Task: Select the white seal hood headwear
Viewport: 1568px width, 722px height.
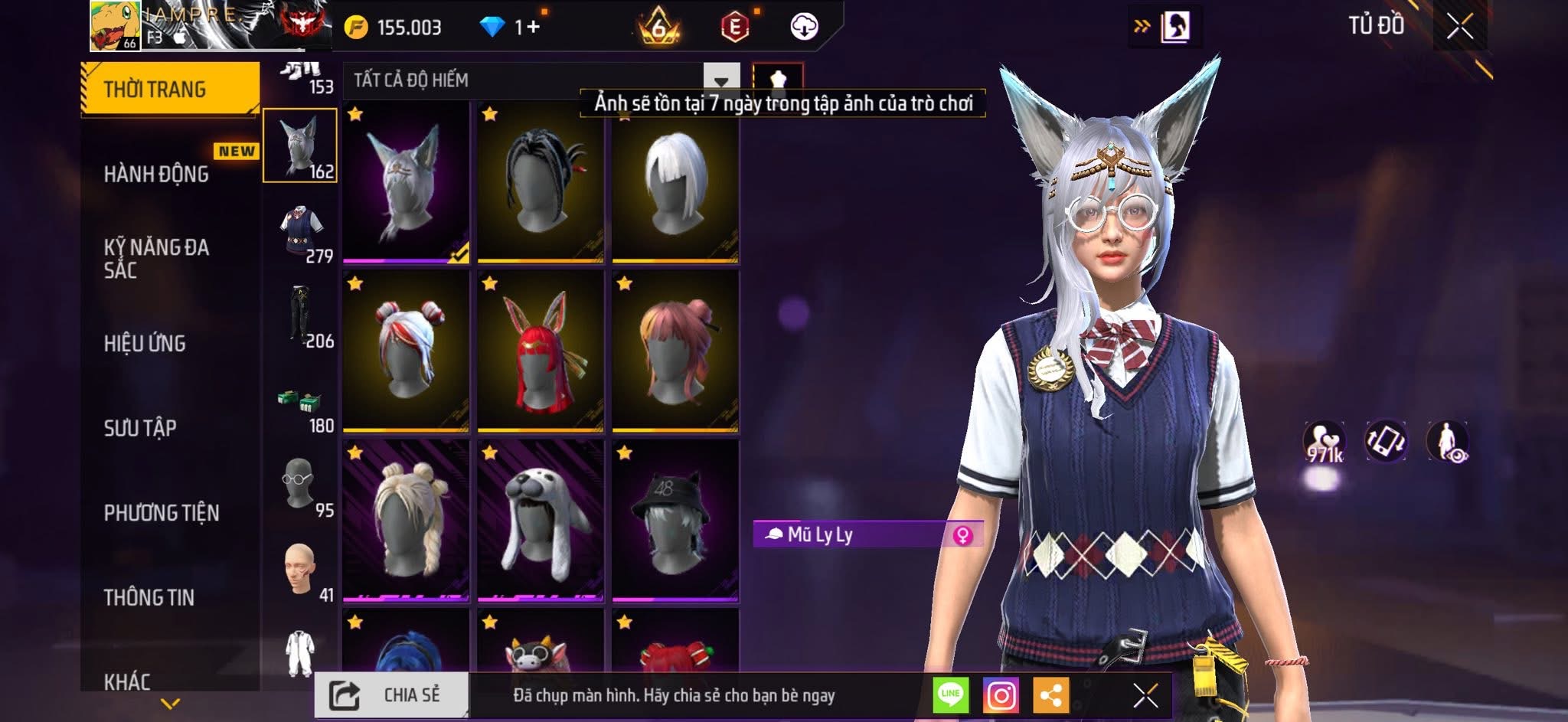Action: (x=541, y=521)
